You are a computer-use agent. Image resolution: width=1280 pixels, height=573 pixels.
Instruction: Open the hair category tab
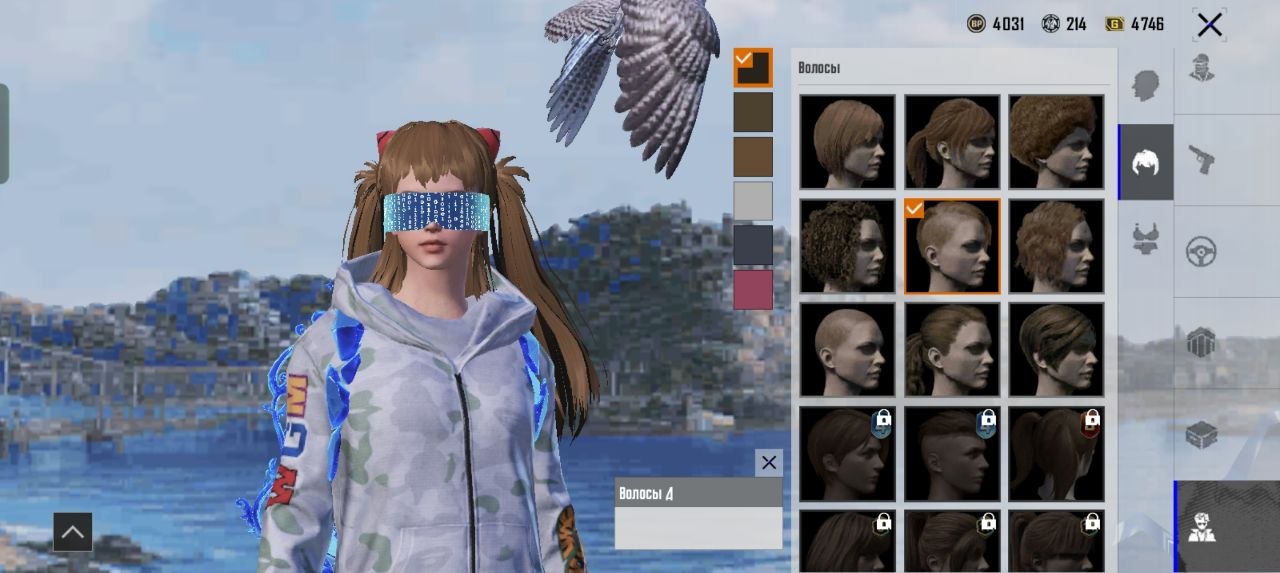(1145, 162)
